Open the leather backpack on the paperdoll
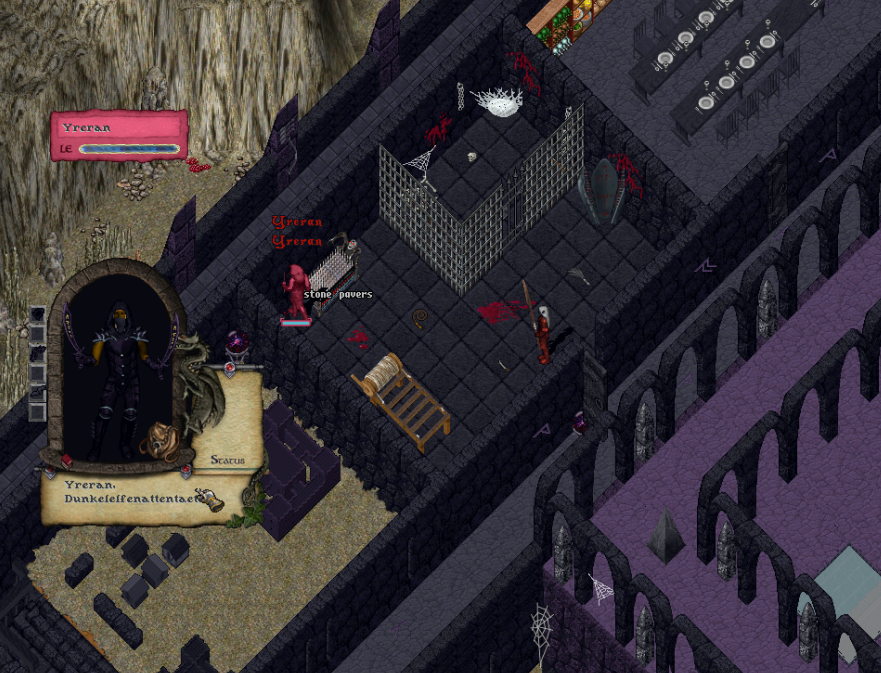 [x=160, y=441]
